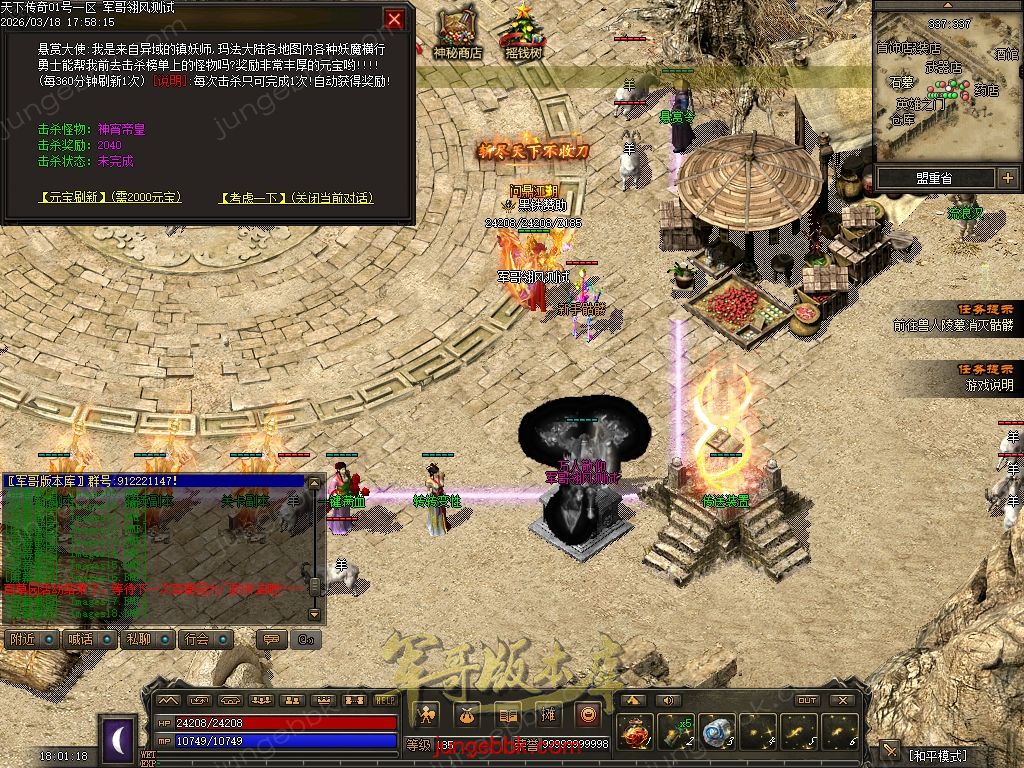The width and height of the screenshot is (1024, 768).
Task: Click the HELP button on the bottom panel
Action: coord(385,700)
